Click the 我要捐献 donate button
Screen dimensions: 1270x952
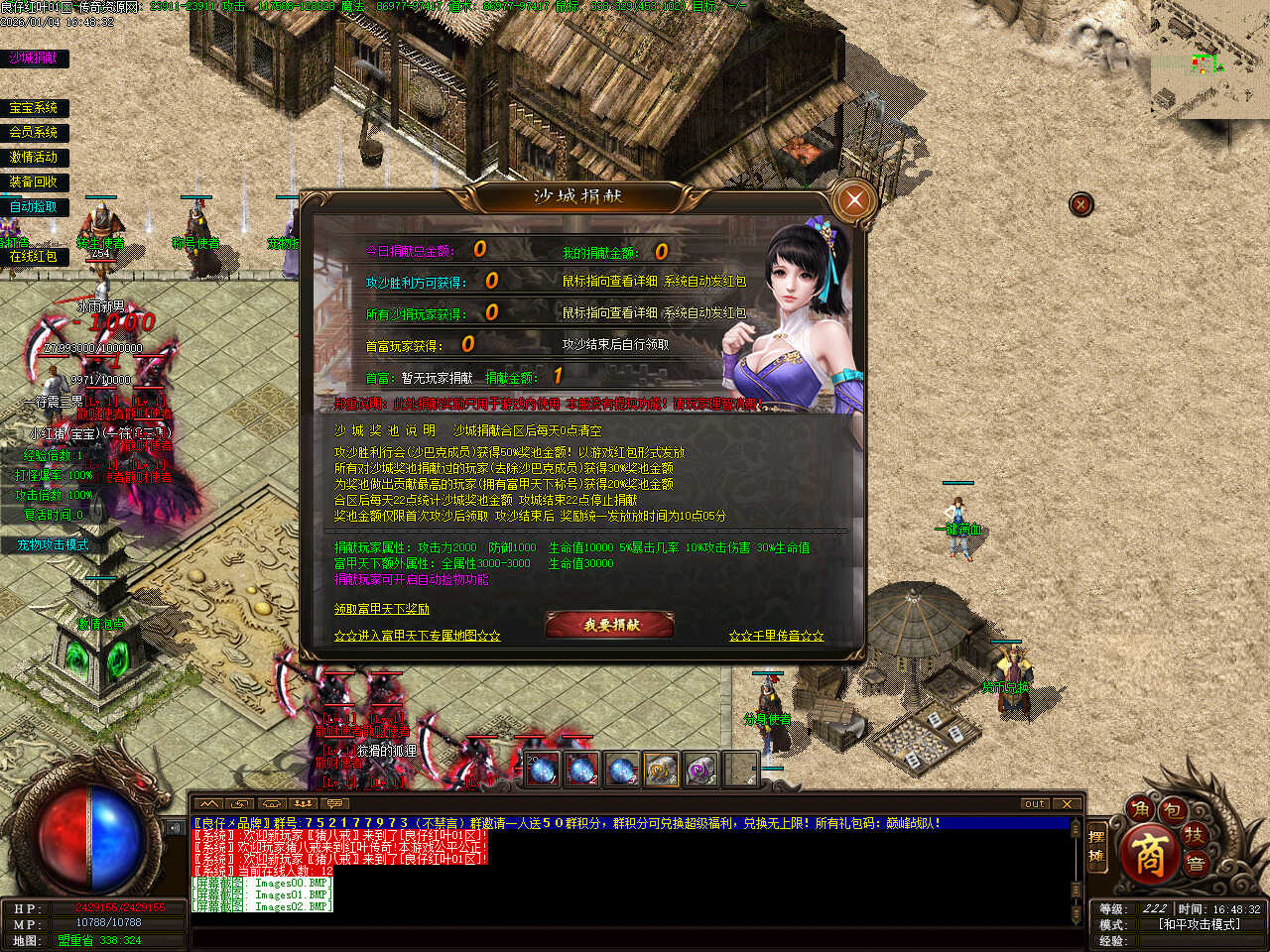pyautogui.click(x=610, y=625)
